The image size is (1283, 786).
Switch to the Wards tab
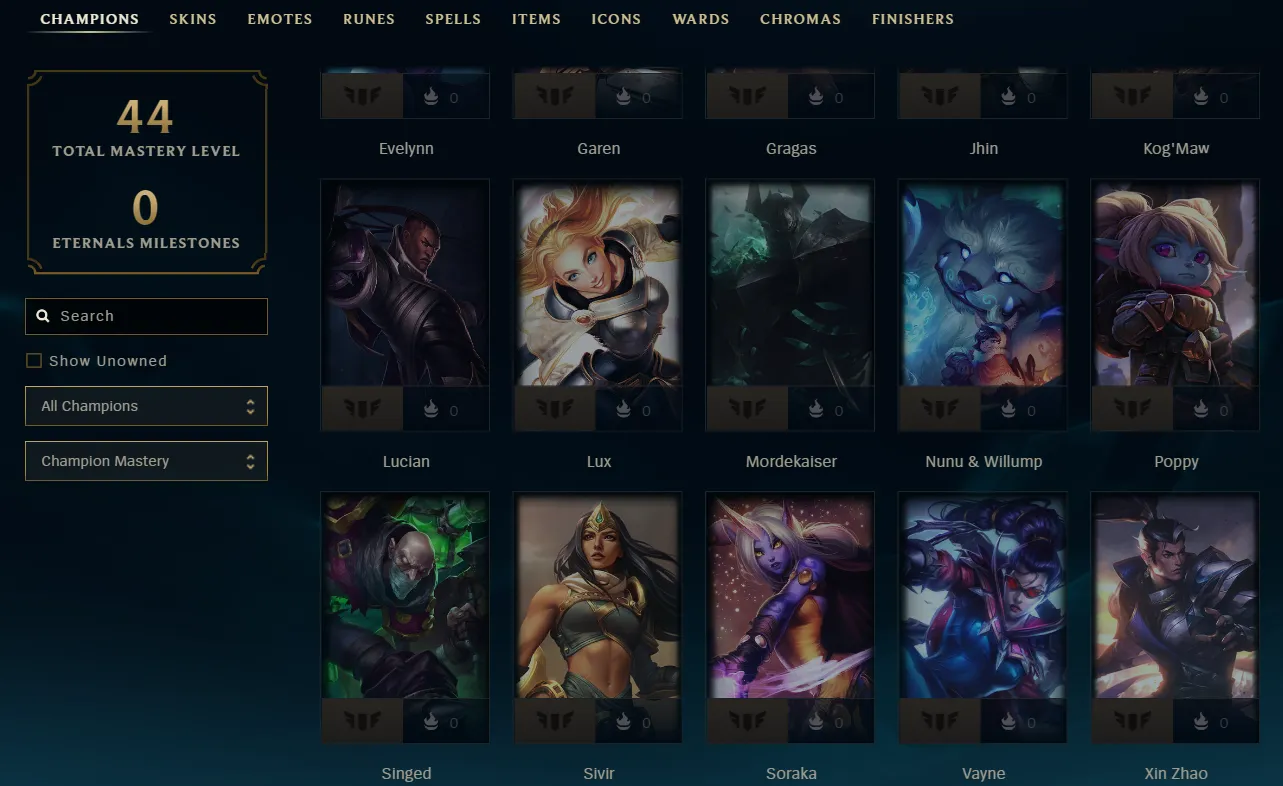[x=701, y=19]
